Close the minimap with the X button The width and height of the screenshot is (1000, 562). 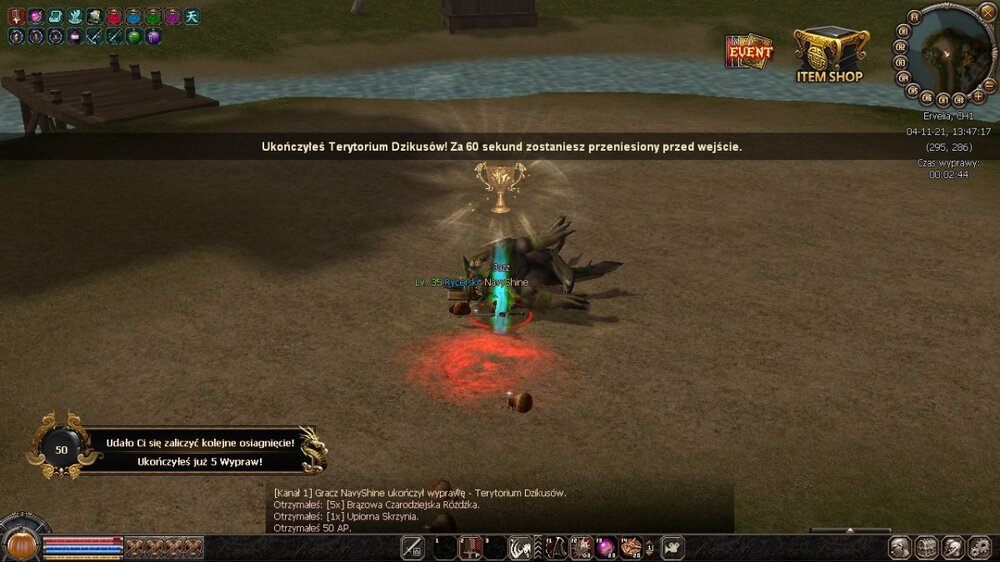click(987, 12)
